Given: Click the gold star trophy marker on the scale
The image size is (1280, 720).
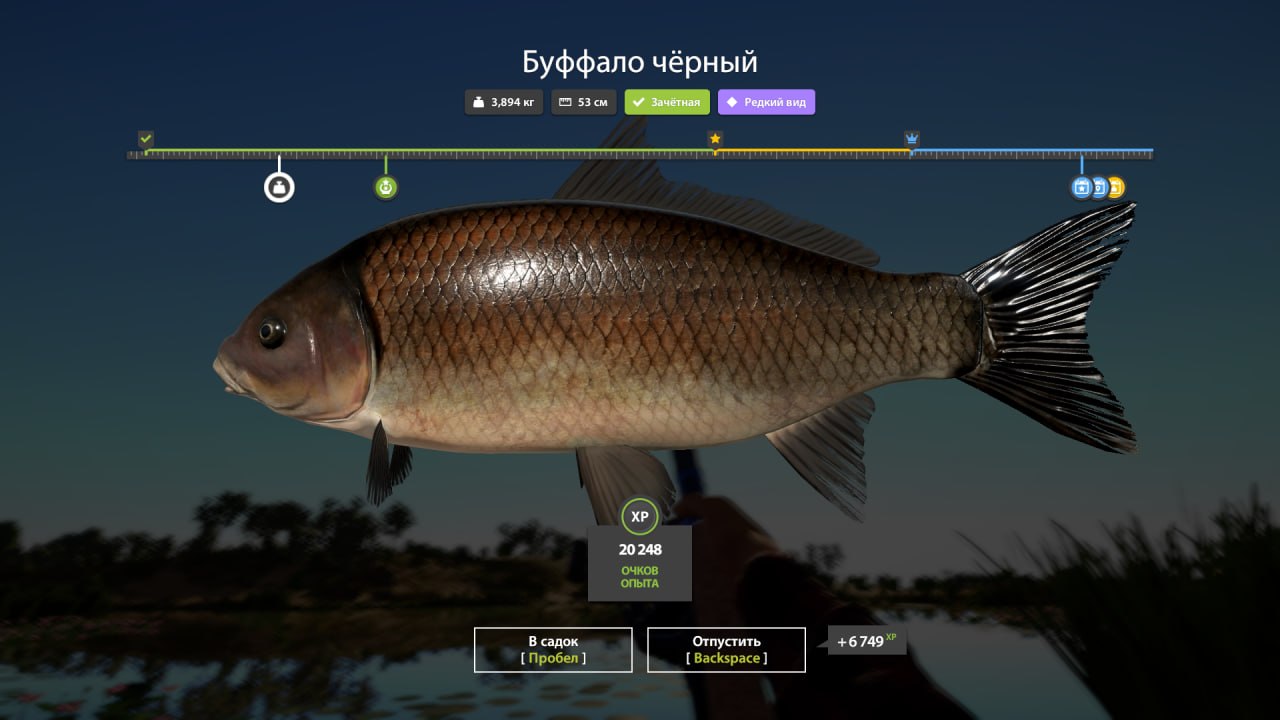Looking at the screenshot, I should (715, 139).
